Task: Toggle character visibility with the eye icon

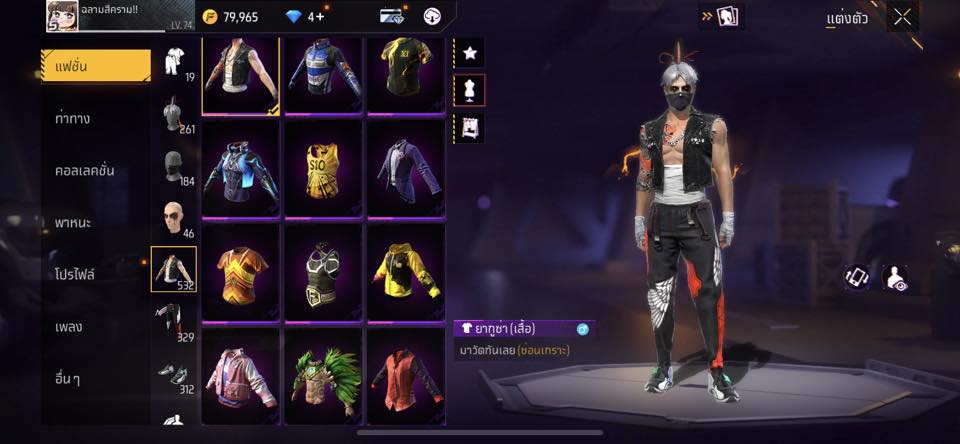Action: coord(896,278)
